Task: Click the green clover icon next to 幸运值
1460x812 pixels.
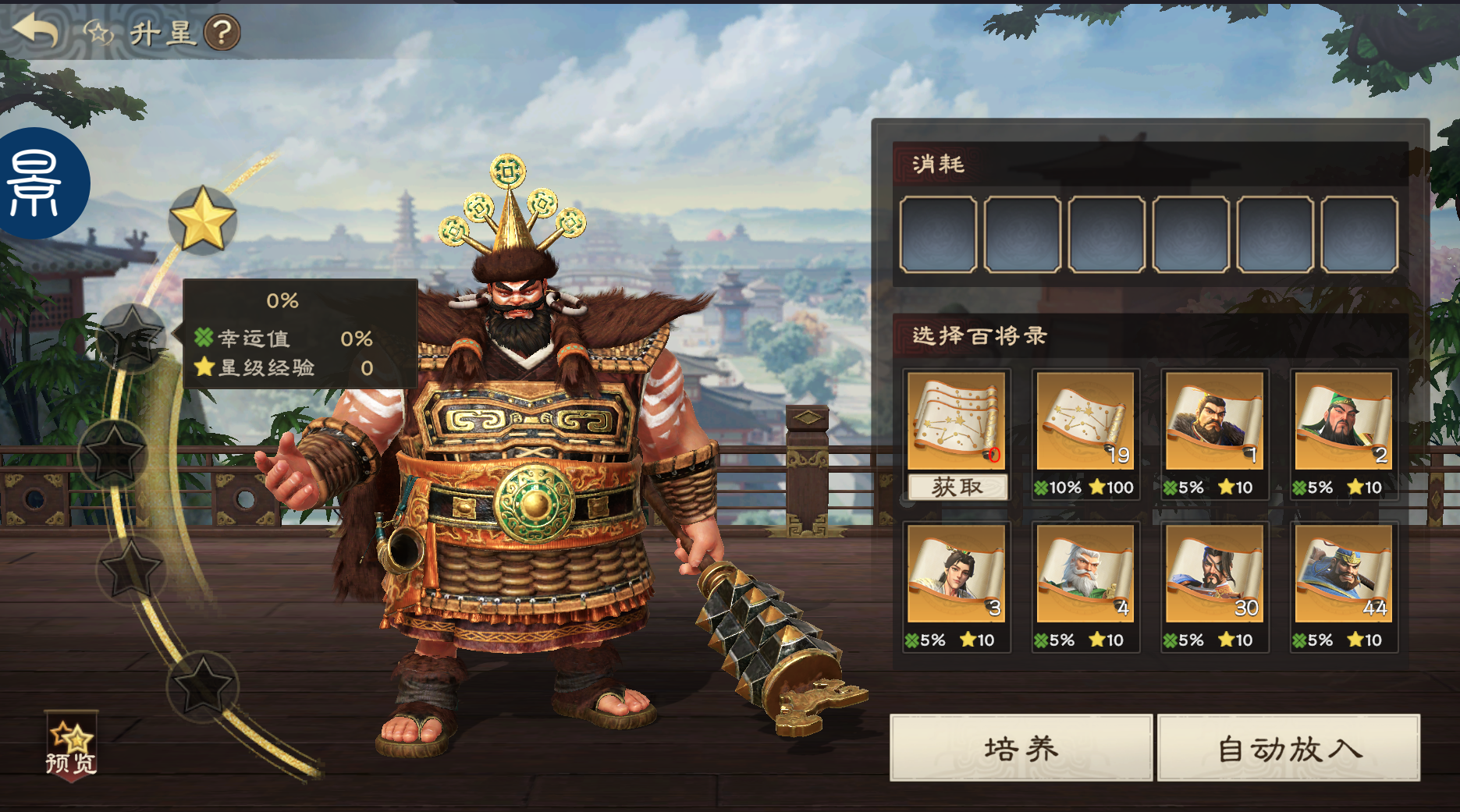Action: pos(204,339)
